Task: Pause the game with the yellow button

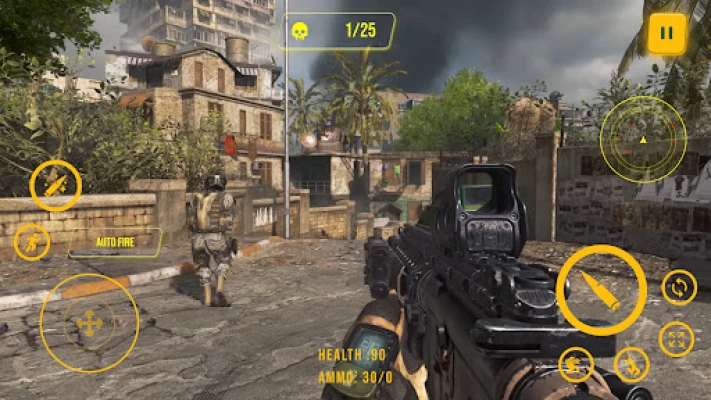Action: pyautogui.click(x=667, y=33)
